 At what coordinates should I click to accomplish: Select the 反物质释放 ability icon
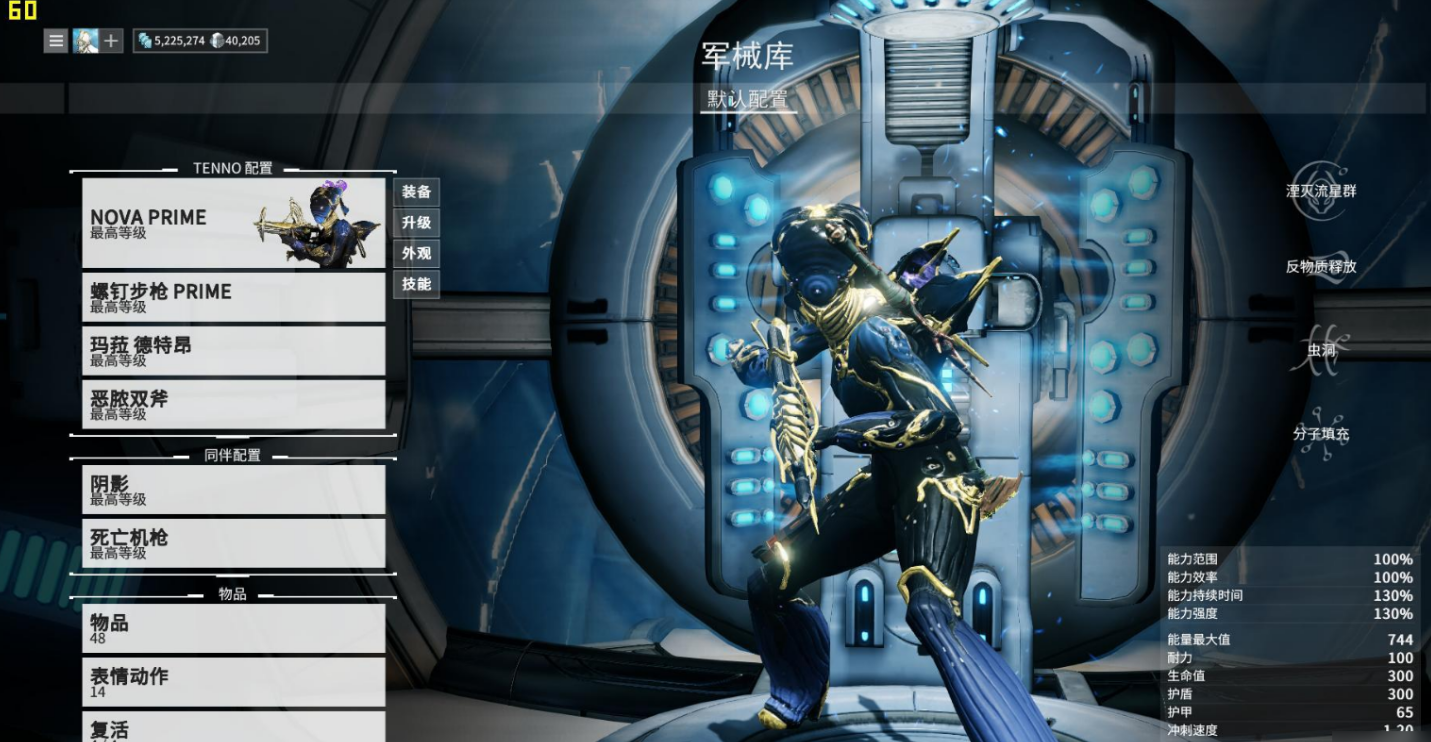(x=1320, y=268)
